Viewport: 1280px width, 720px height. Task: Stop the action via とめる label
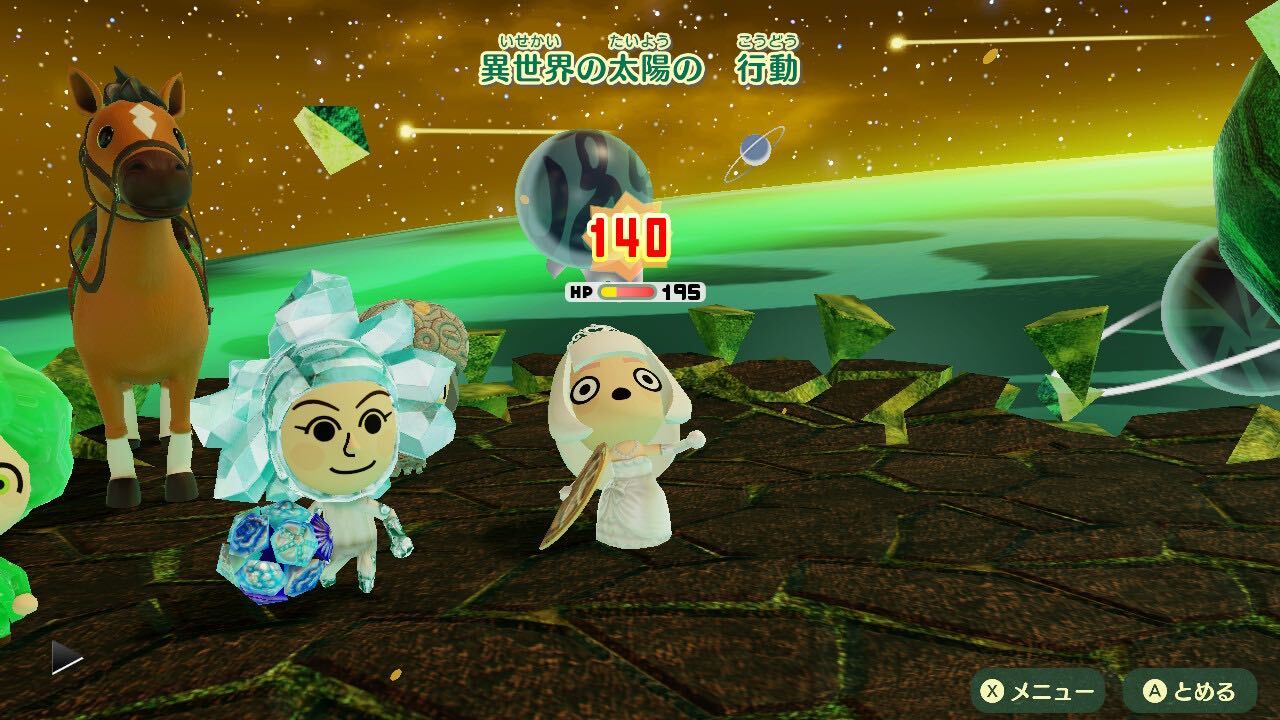pos(1204,690)
